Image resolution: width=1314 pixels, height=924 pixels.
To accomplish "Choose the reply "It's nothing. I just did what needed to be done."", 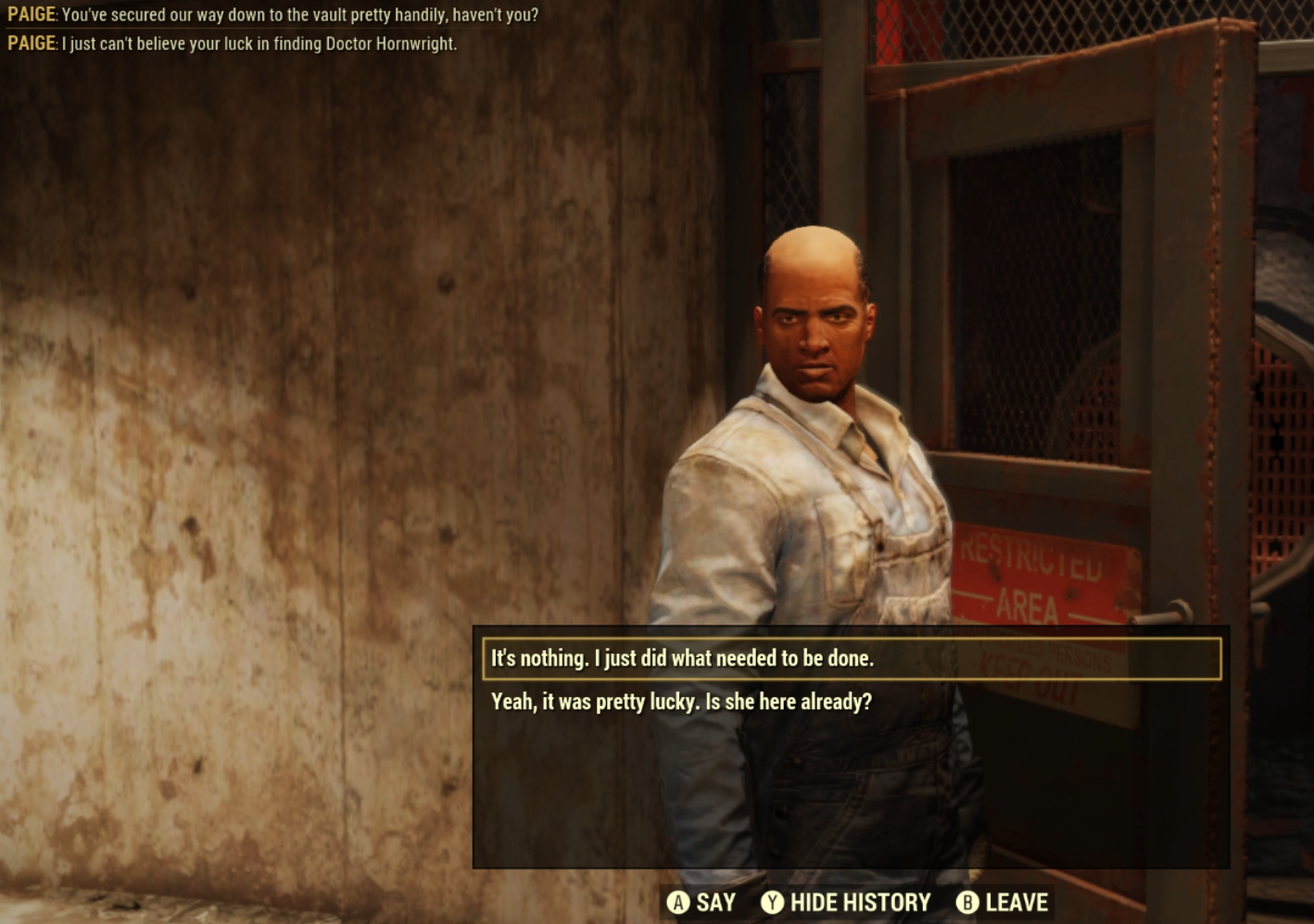I will click(682, 659).
